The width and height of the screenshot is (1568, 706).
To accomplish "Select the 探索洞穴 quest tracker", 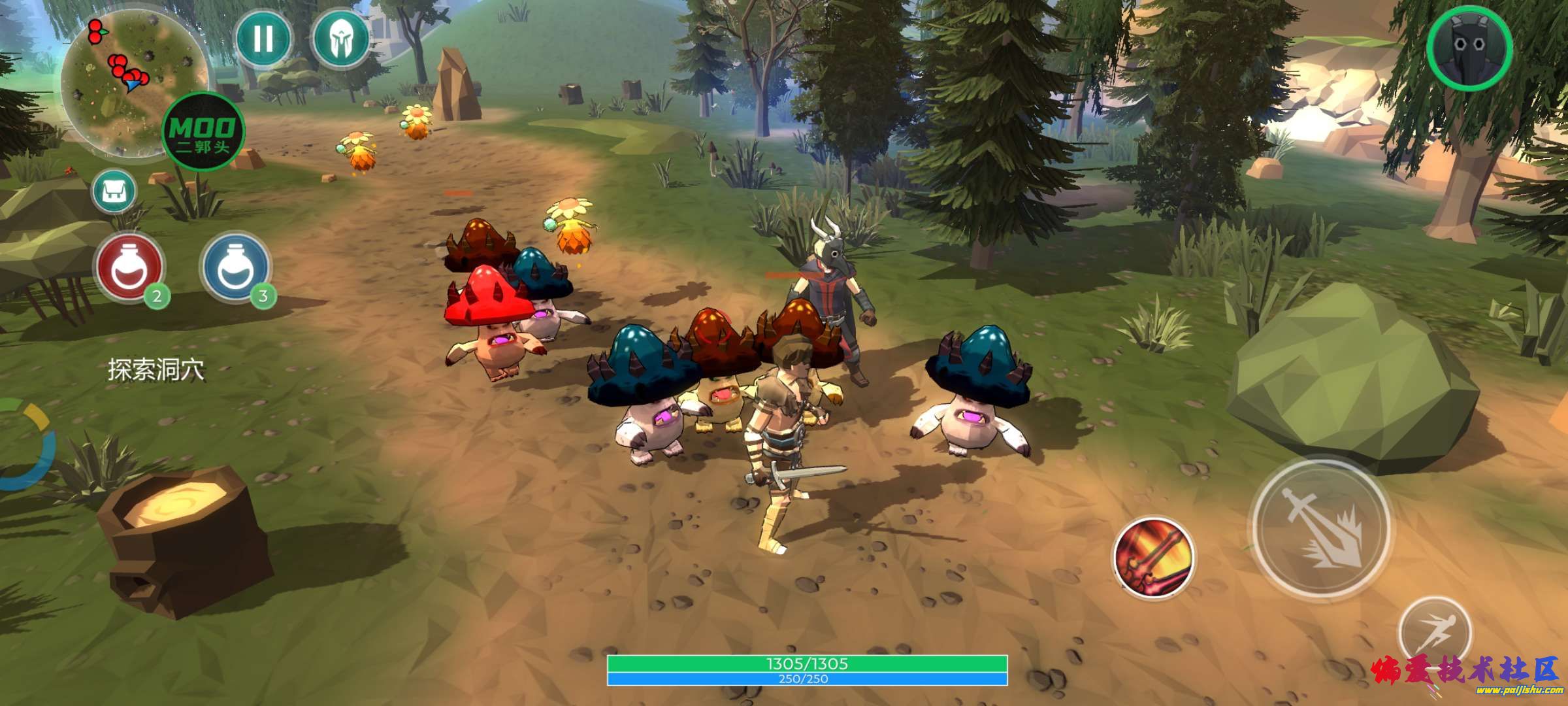I will 156,370.
